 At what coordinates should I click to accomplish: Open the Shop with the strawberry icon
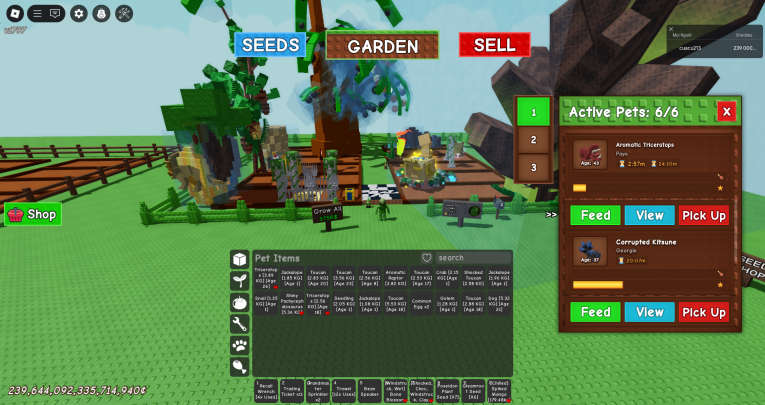click(33, 214)
